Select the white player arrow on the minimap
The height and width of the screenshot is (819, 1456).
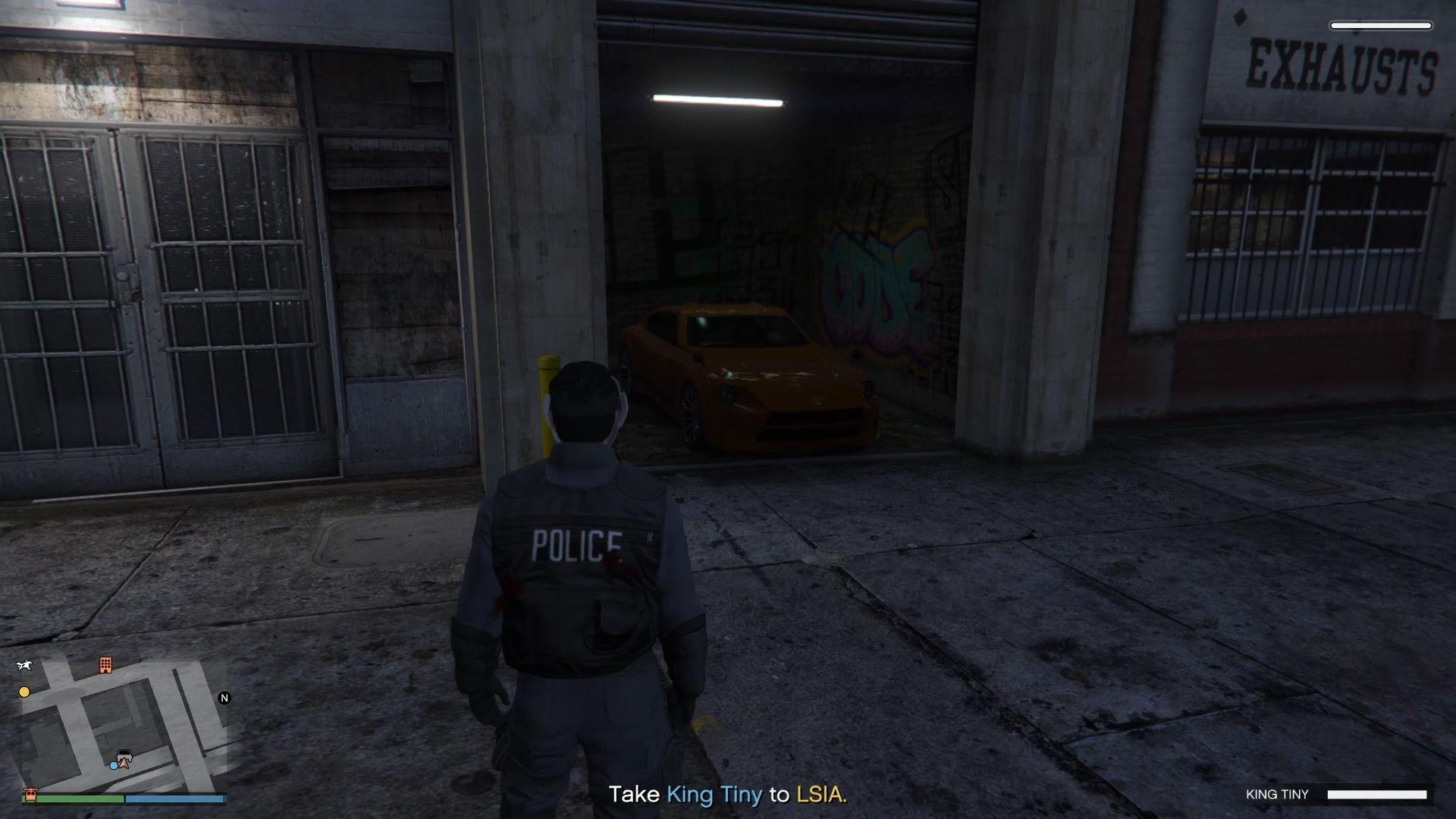(x=124, y=763)
